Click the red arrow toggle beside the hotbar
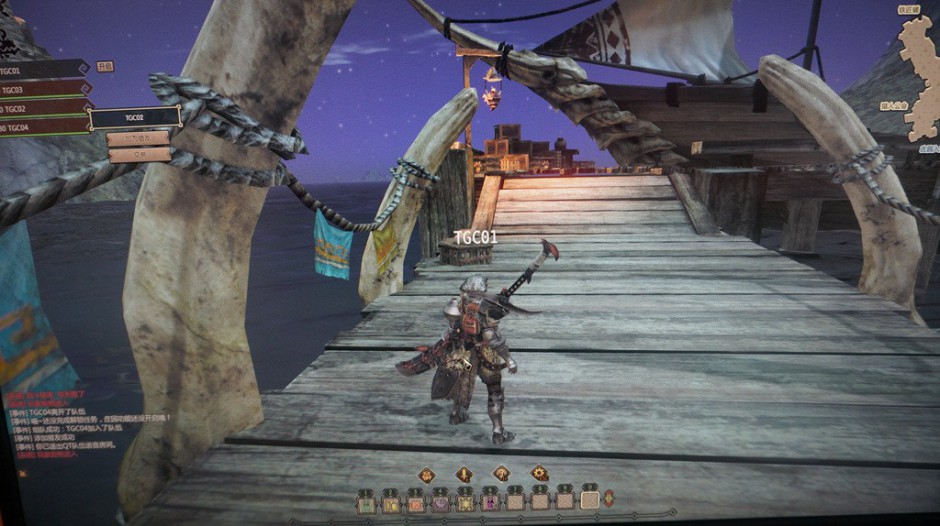 point(609,498)
